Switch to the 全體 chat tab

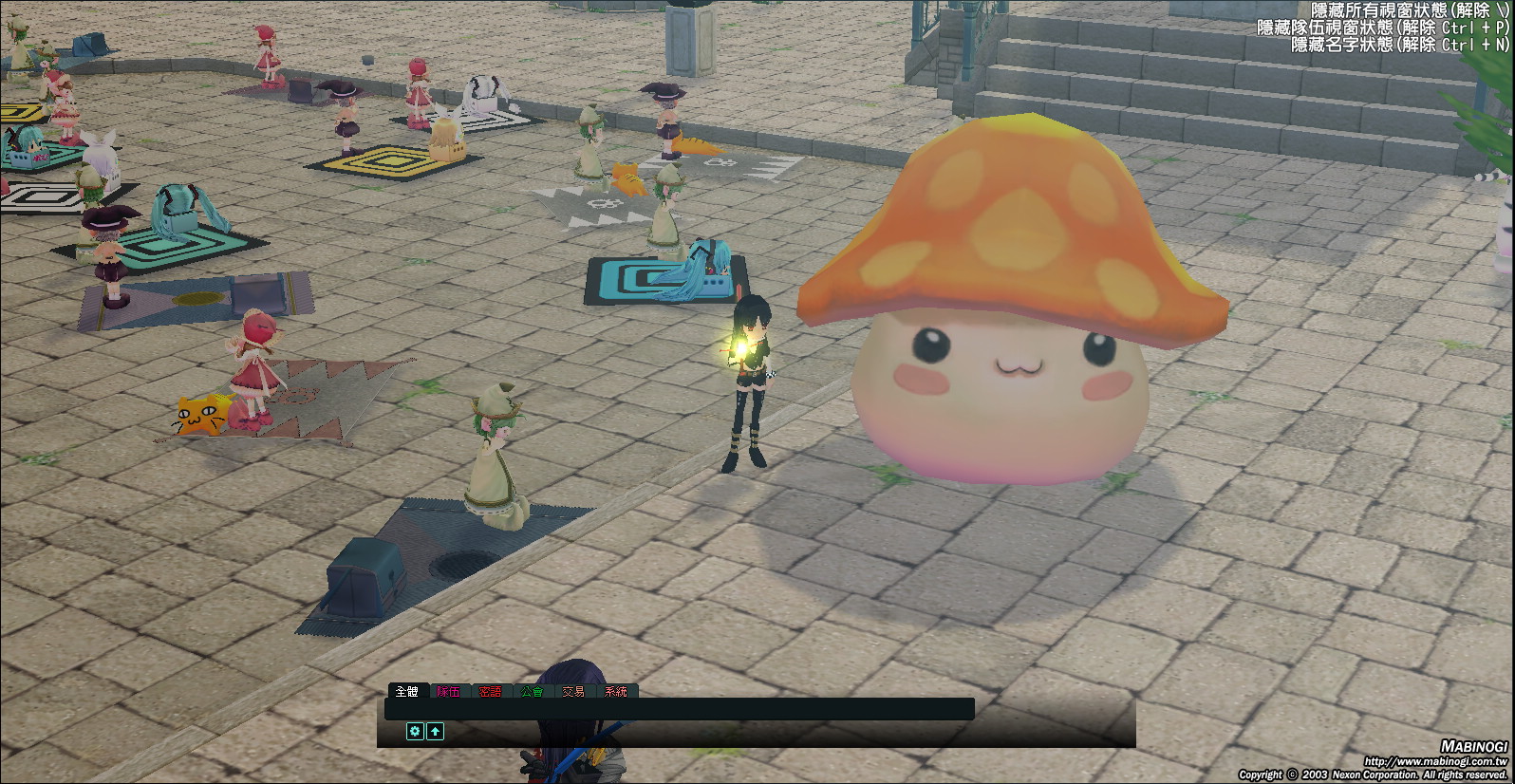pyautogui.click(x=407, y=691)
